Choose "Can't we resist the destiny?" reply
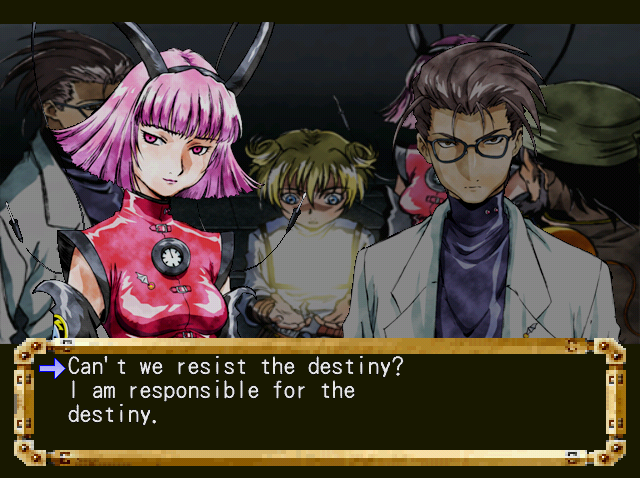Viewport: 640px width, 478px height. [x=235, y=367]
